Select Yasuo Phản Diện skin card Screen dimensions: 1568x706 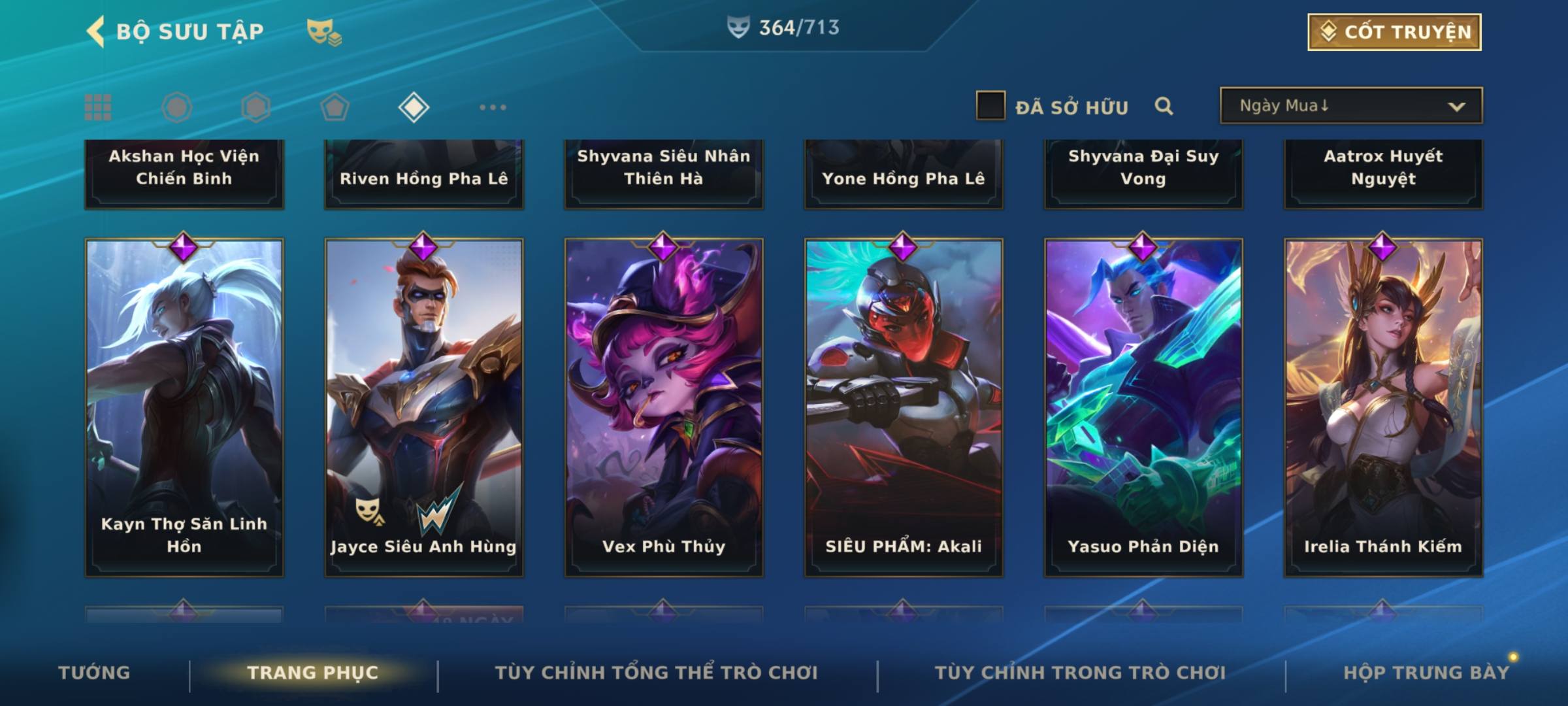1143,407
